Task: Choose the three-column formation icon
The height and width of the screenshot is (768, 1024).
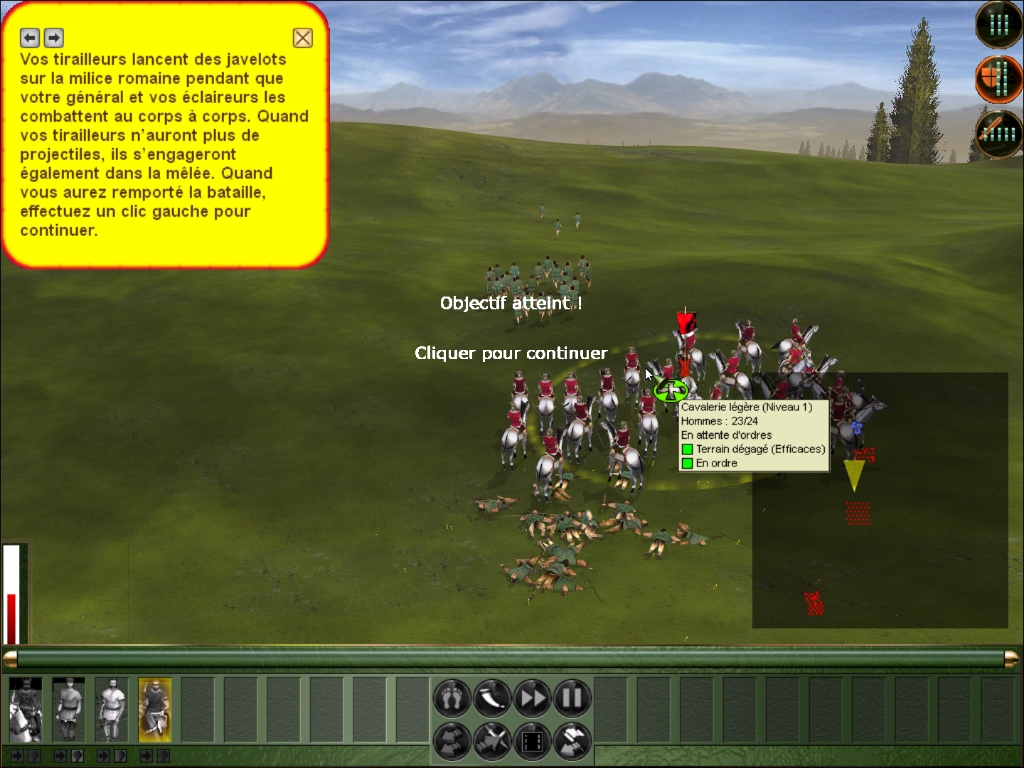Action: pyautogui.click(x=998, y=24)
